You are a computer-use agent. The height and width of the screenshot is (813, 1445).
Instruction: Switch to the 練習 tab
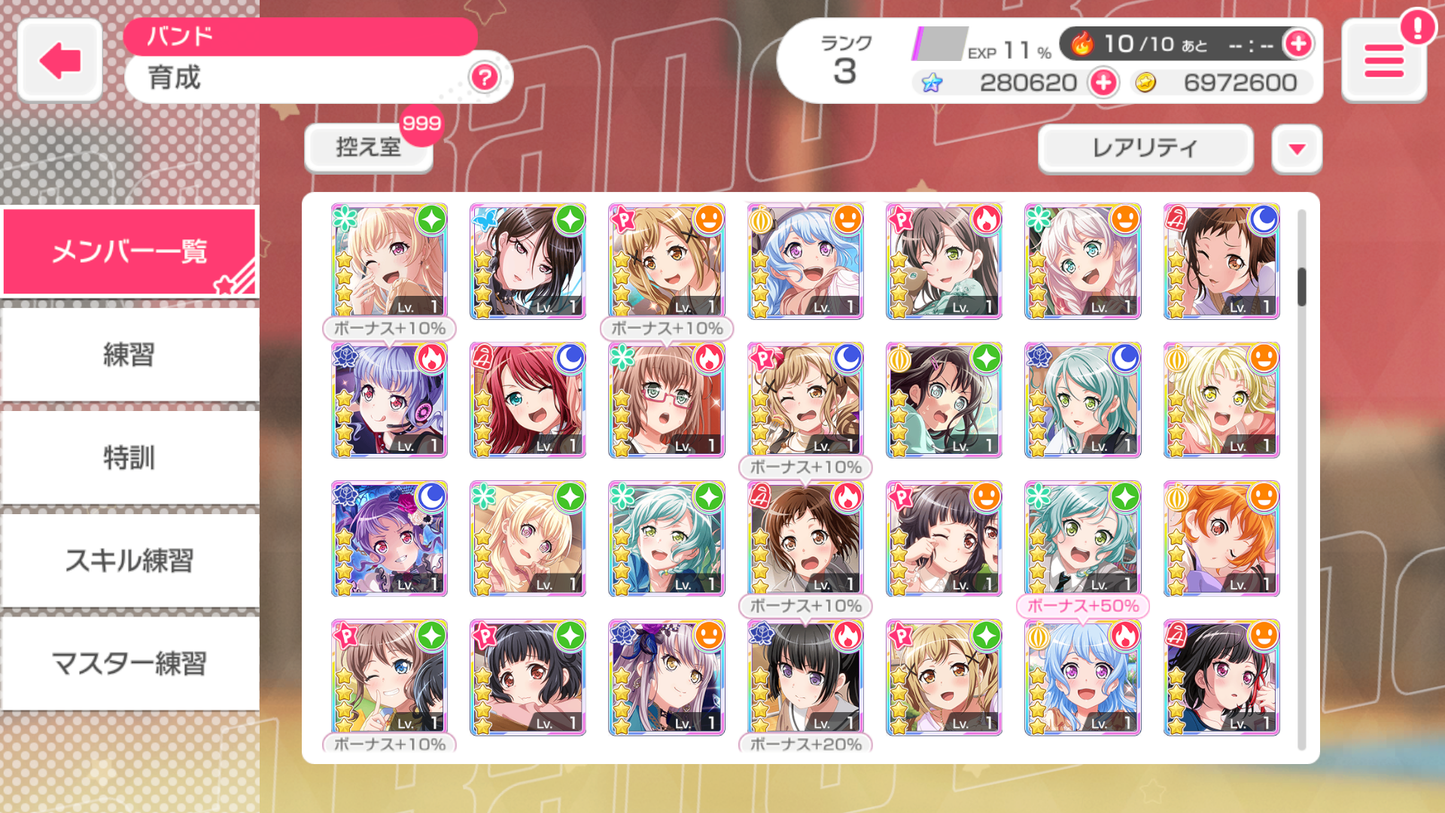[129, 354]
